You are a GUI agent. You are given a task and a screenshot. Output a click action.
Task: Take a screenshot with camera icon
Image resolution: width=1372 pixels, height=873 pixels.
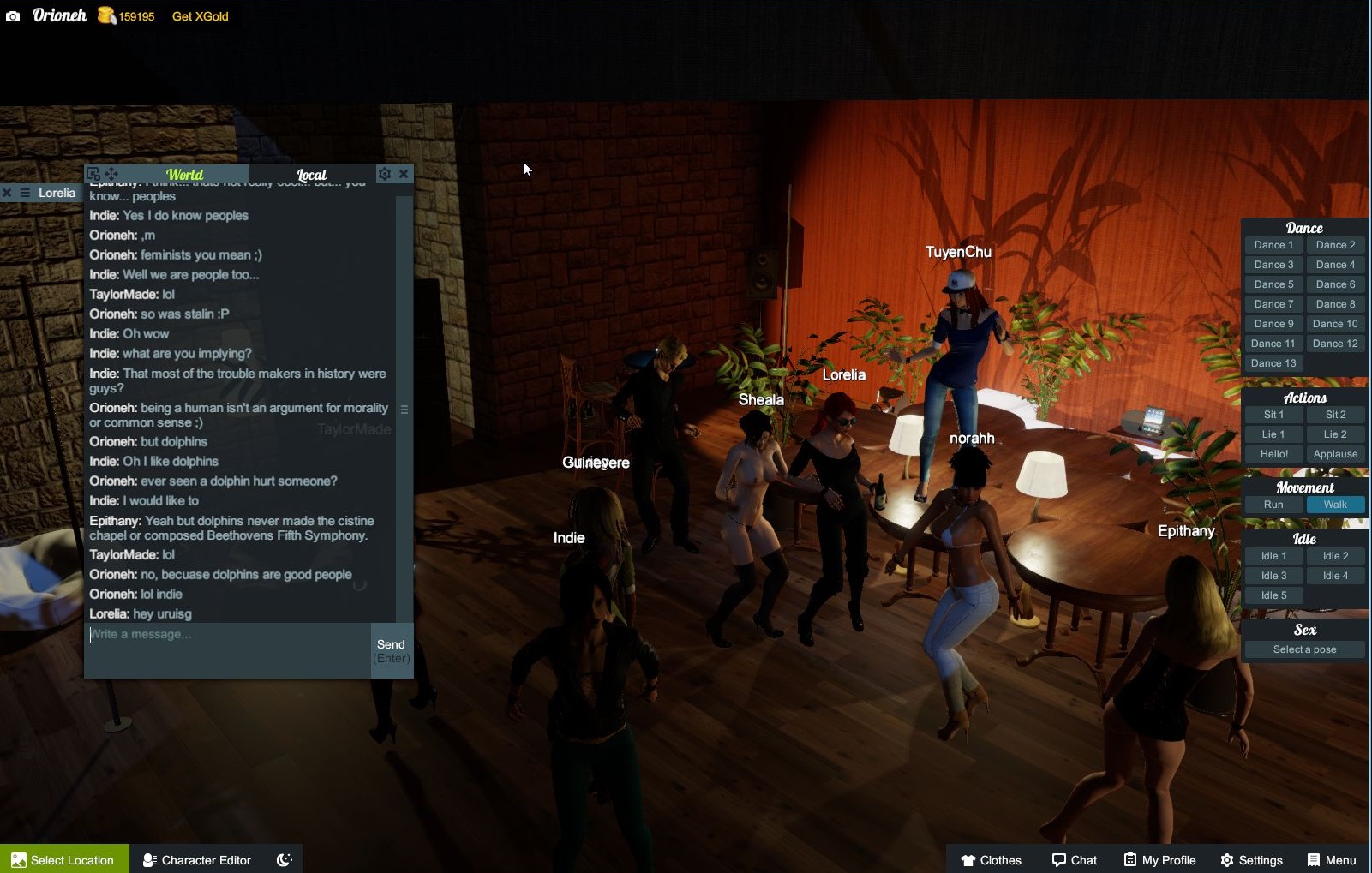(13, 16)
